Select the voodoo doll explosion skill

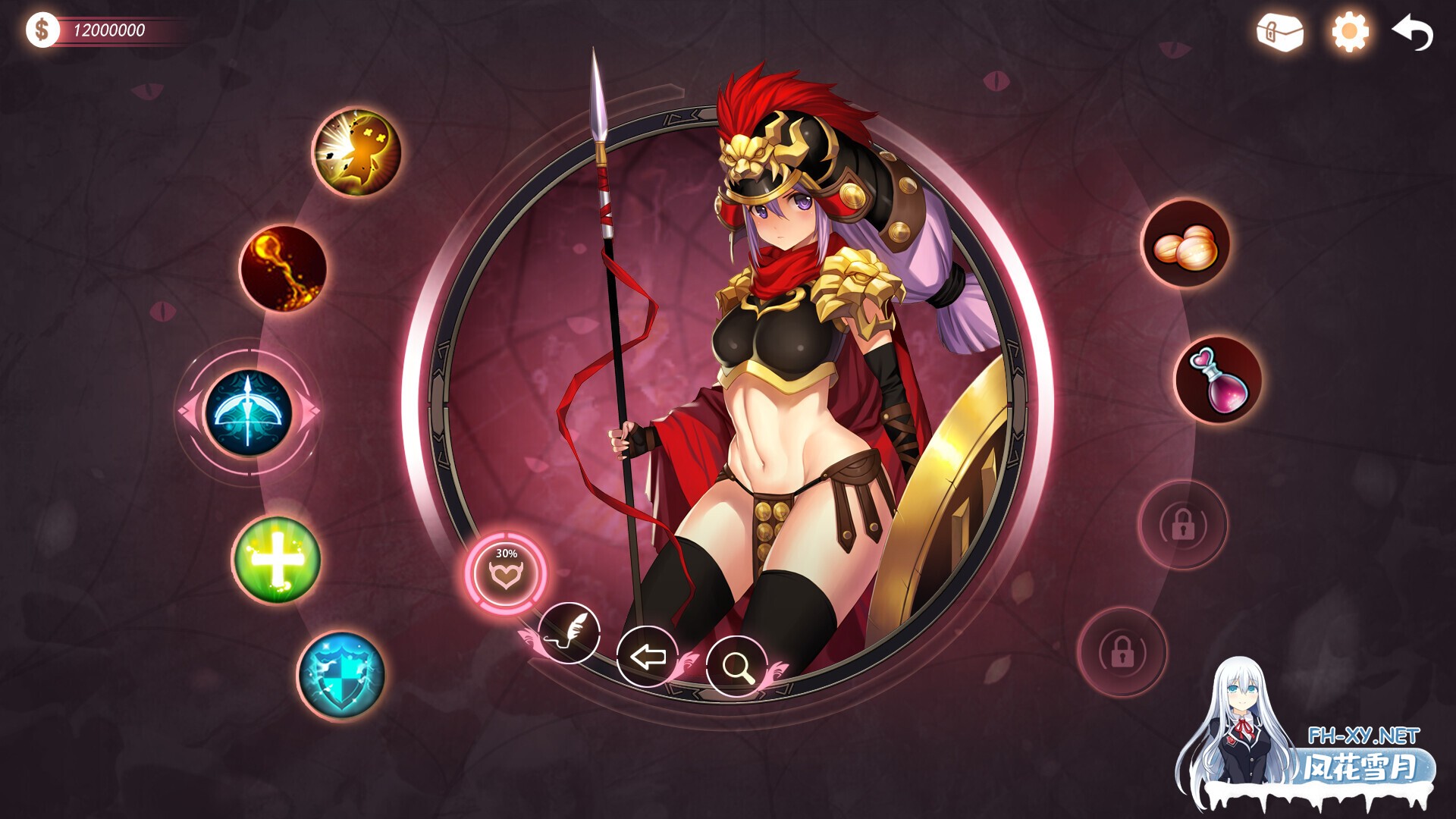356,151
